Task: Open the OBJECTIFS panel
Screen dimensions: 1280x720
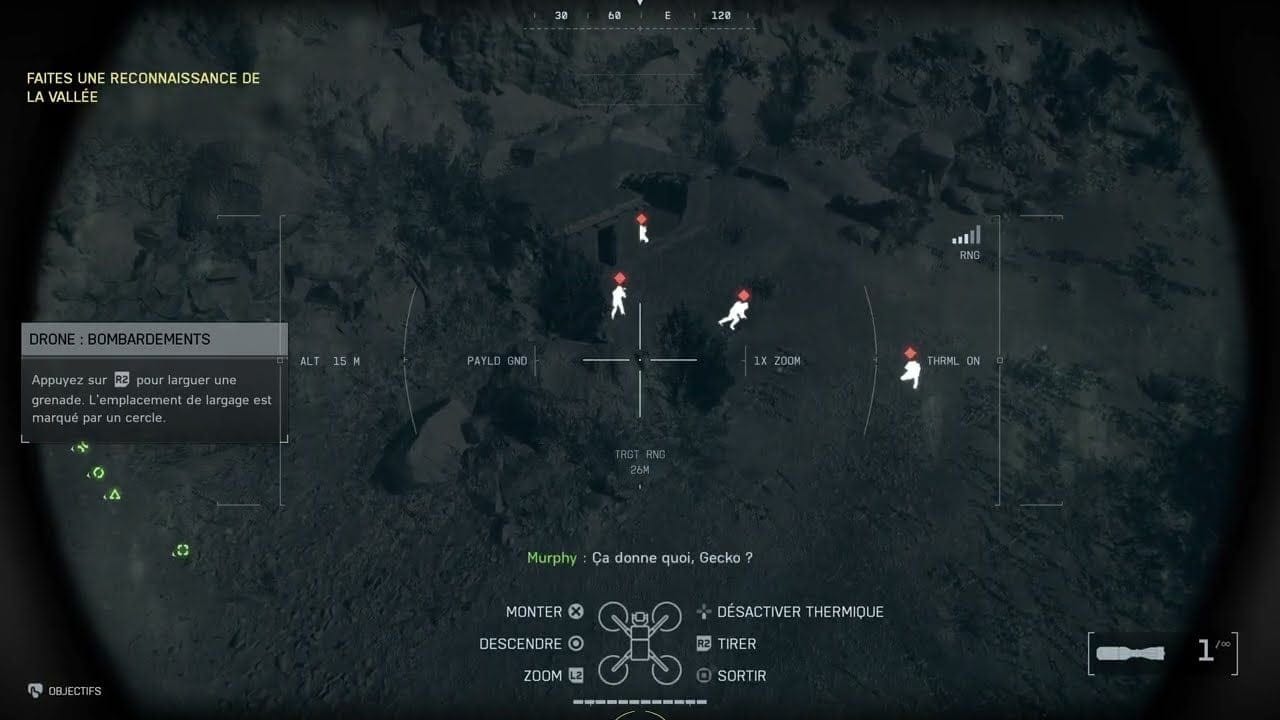Action: (x=76, y=691)
